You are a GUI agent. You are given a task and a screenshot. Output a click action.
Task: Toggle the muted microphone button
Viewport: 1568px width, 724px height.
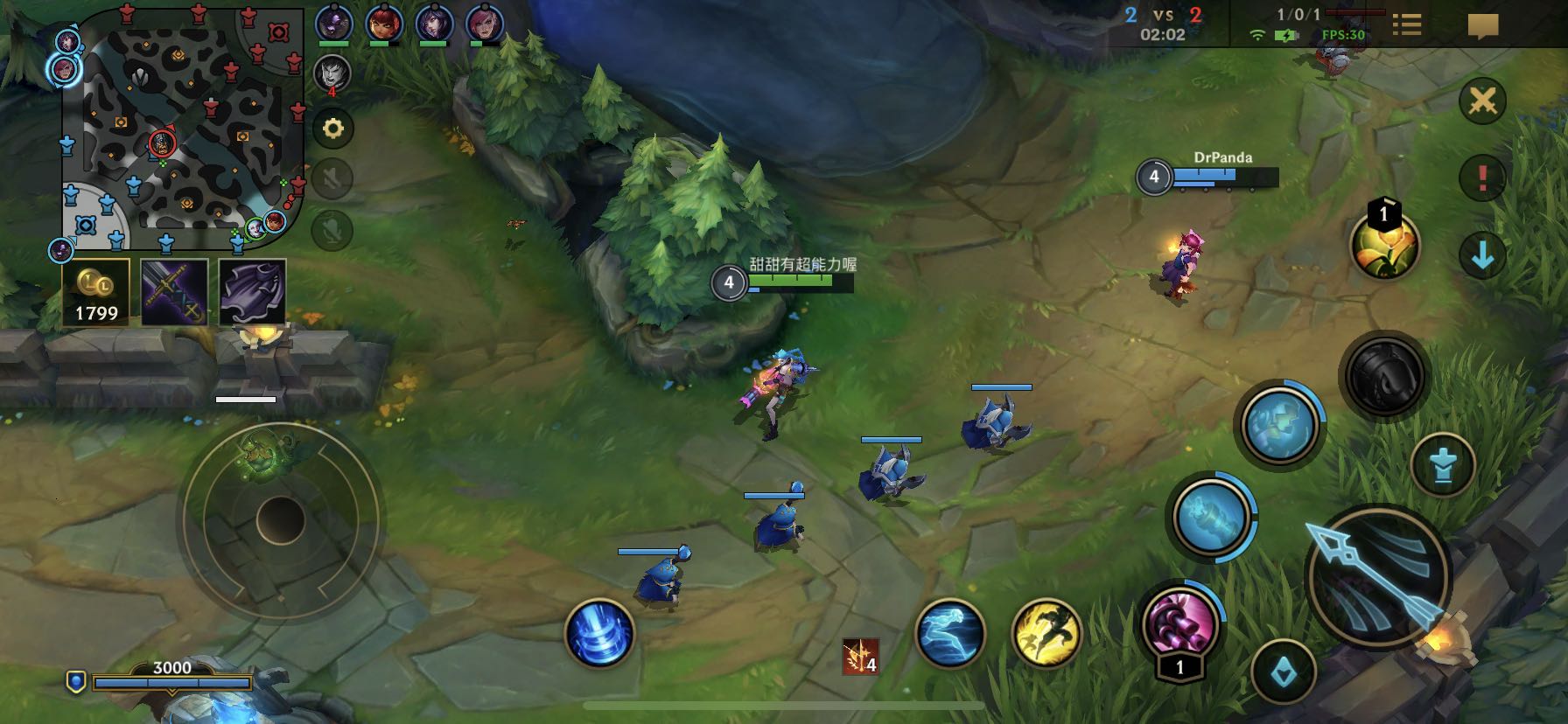(x=332, y=229)
